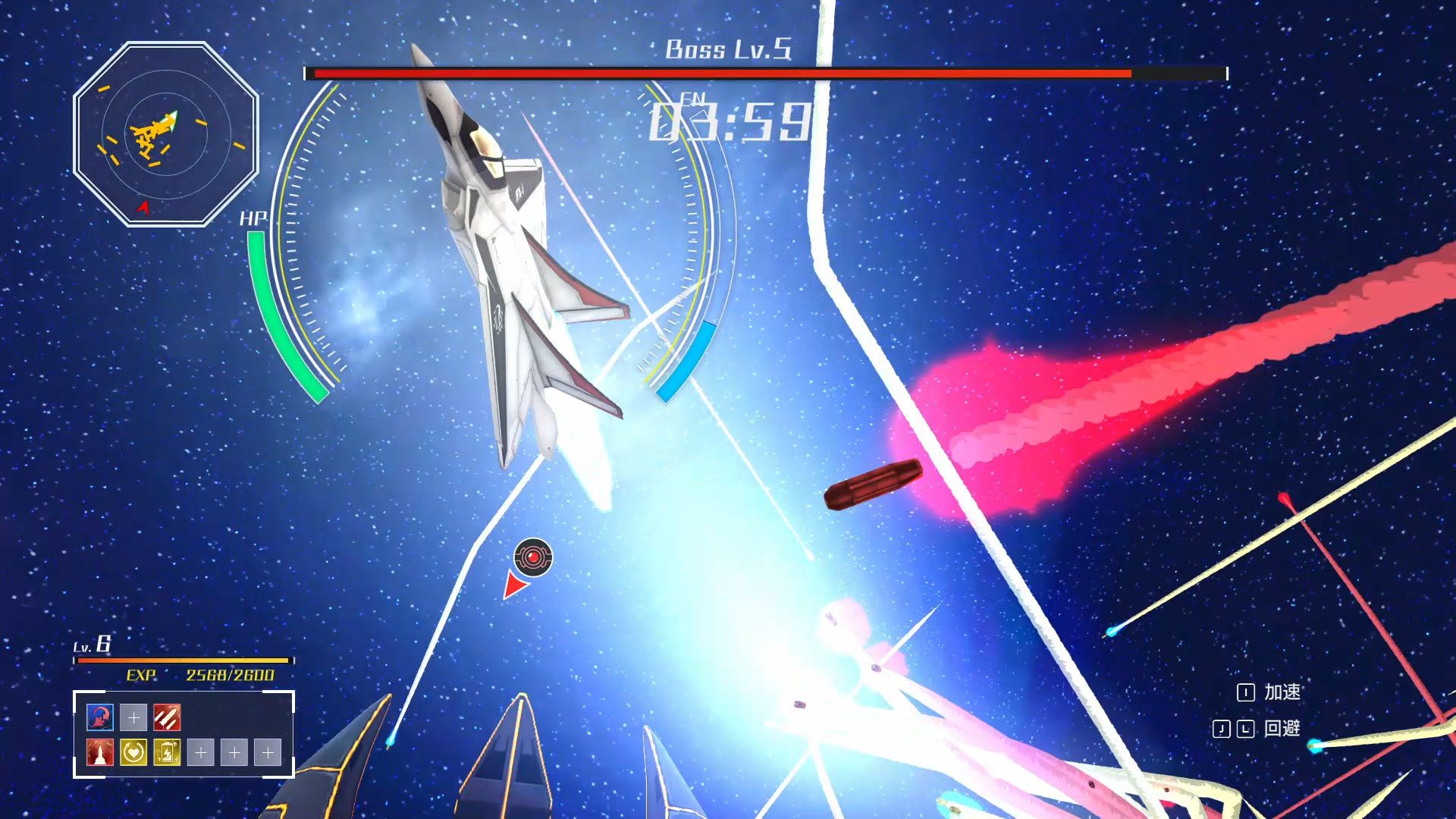Image resolution: width=1456 pixels, height=819 pixels.
Task: Click the I key prompt for 加速 boost
Action: pyautogui.click(x=1247, y=692)
